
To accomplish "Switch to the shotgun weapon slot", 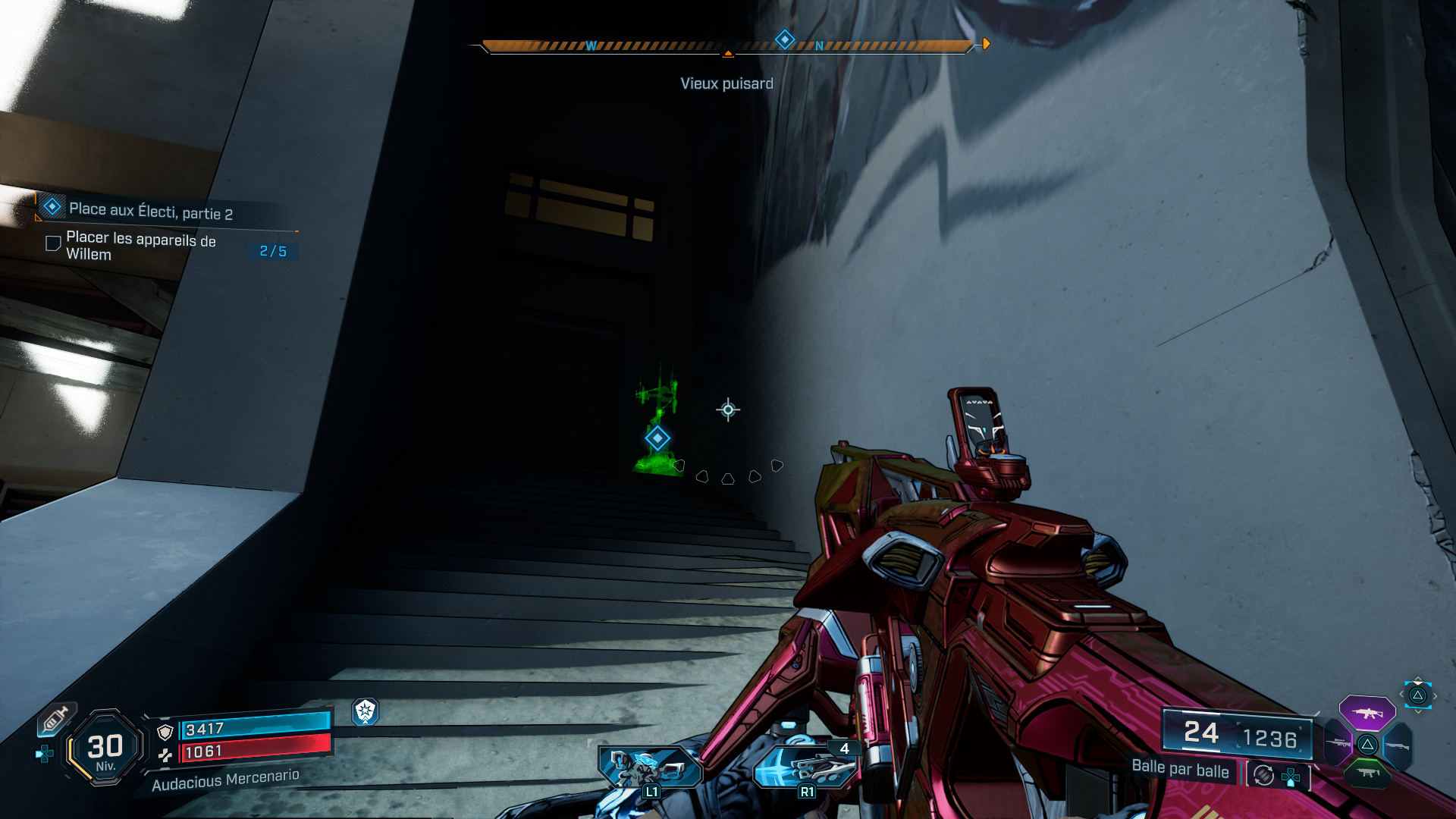I will pyautogui.click(x=1397, y=746).
